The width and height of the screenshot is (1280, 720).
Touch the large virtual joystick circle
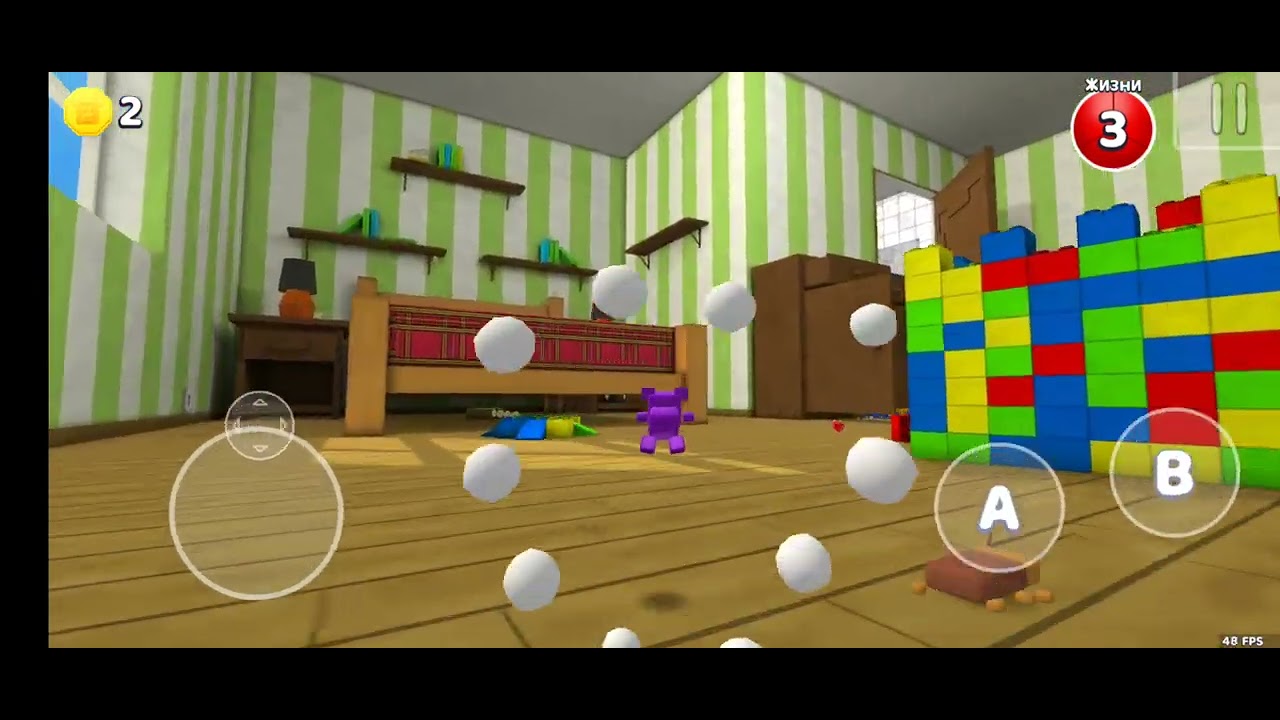coord(256,513)
